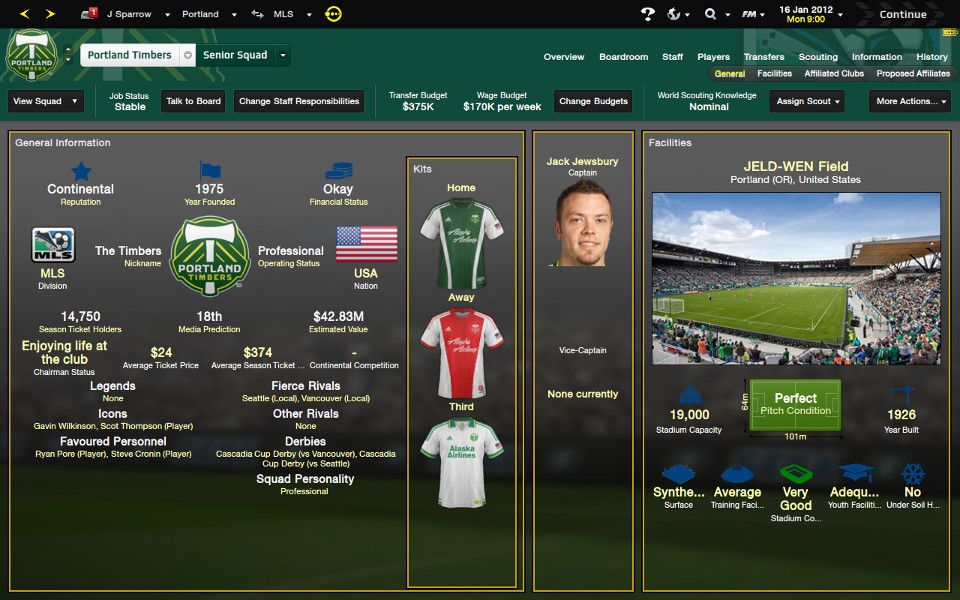The height and width of the screenshot is (600, 960).
Task: Go back with the yellow left arrow
Action: pos(24,14)
